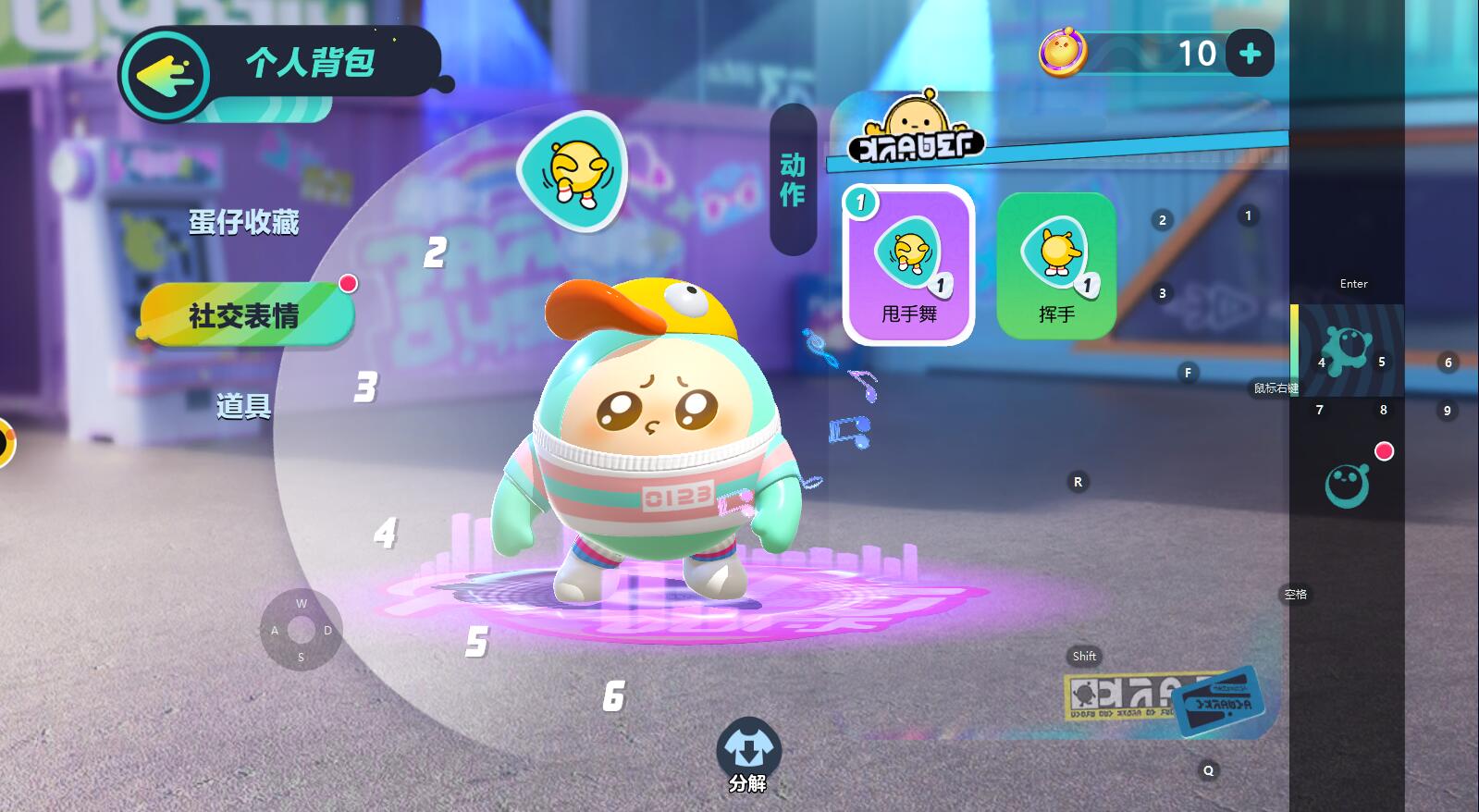Click the 分解 decompose button
Screen dimensions: 1479x812
[747, 756]
